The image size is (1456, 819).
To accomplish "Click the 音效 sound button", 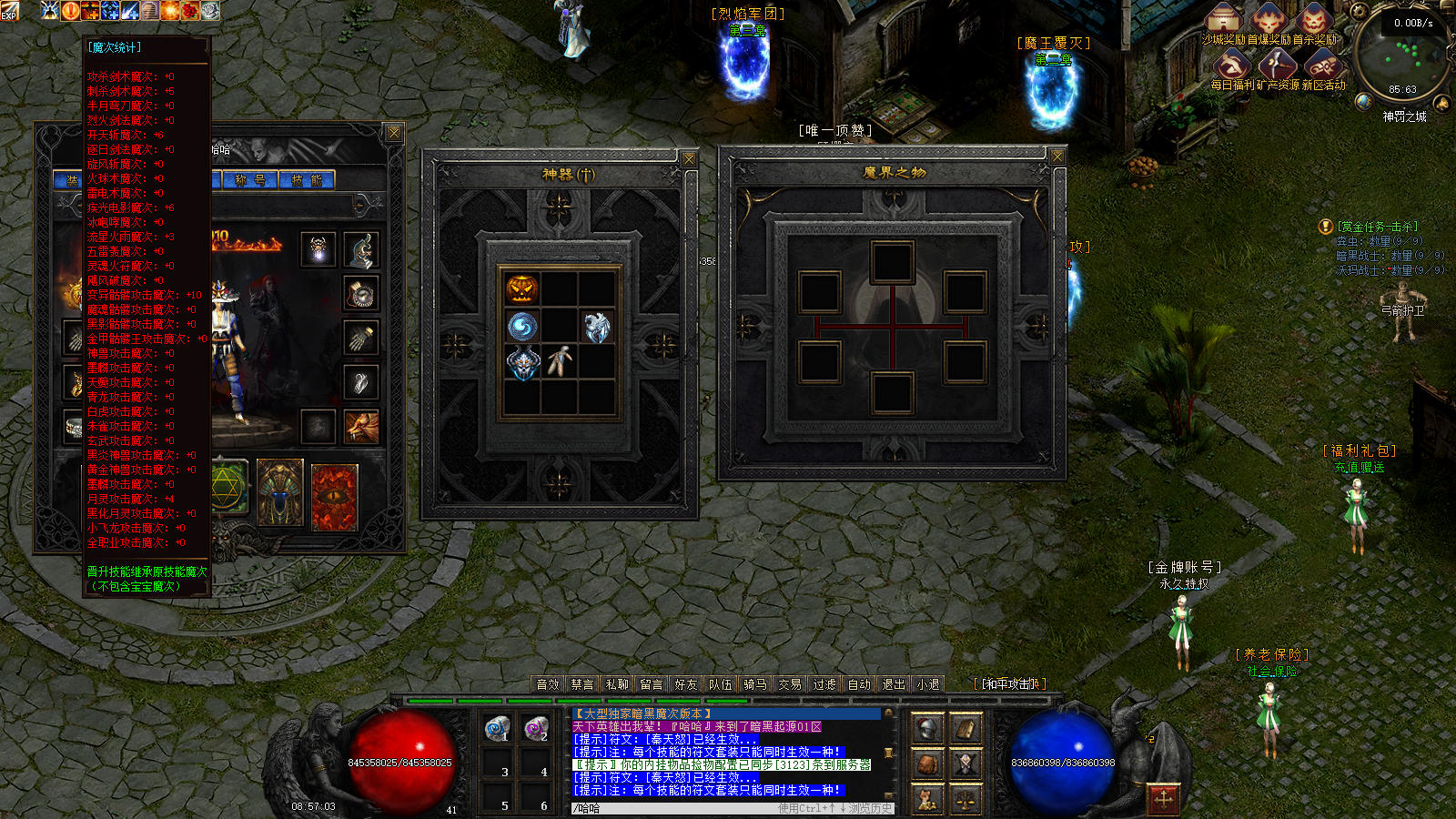I will (548, 684).
